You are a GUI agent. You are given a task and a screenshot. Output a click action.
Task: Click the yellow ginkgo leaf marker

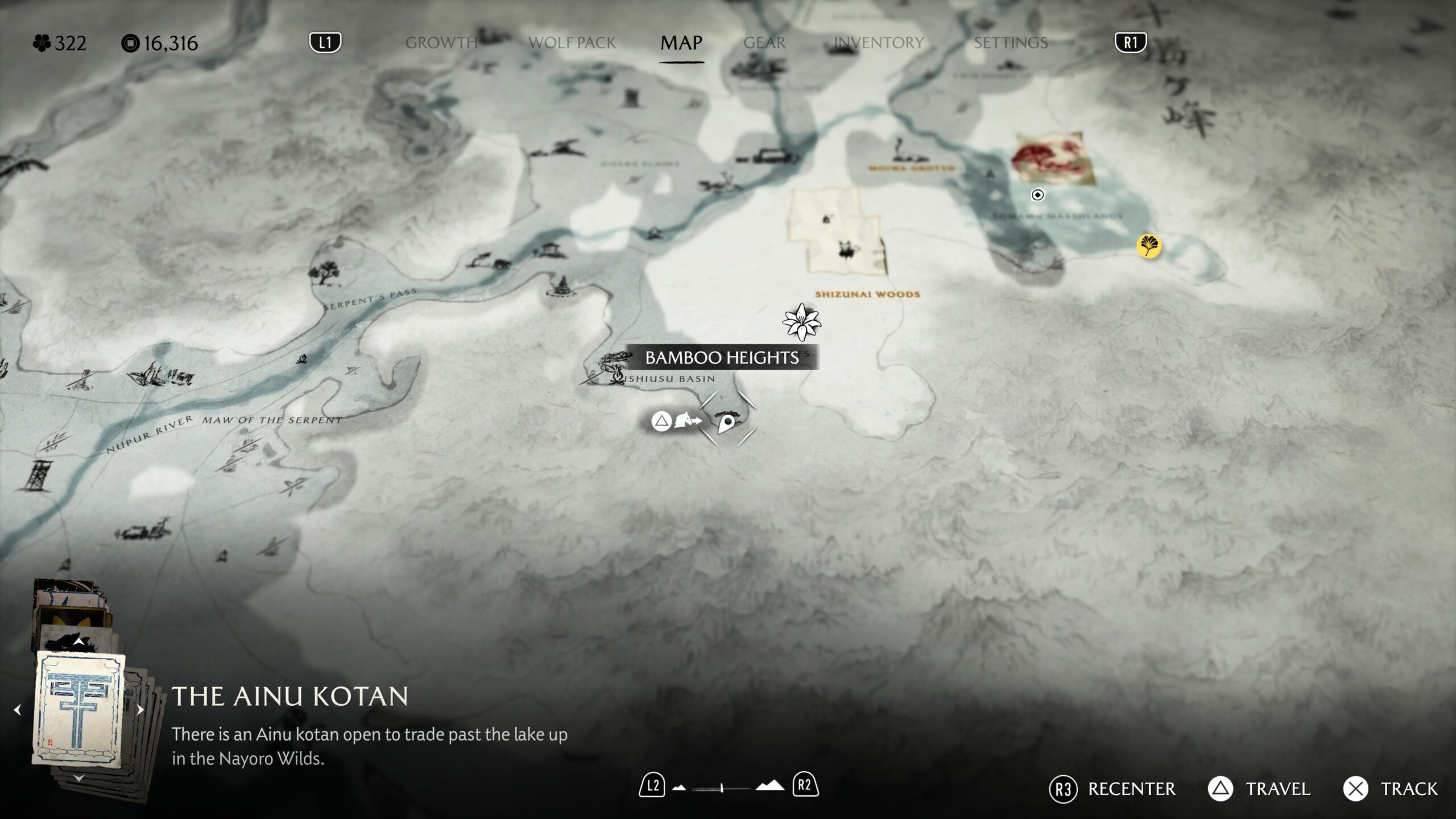(1148, 246)
